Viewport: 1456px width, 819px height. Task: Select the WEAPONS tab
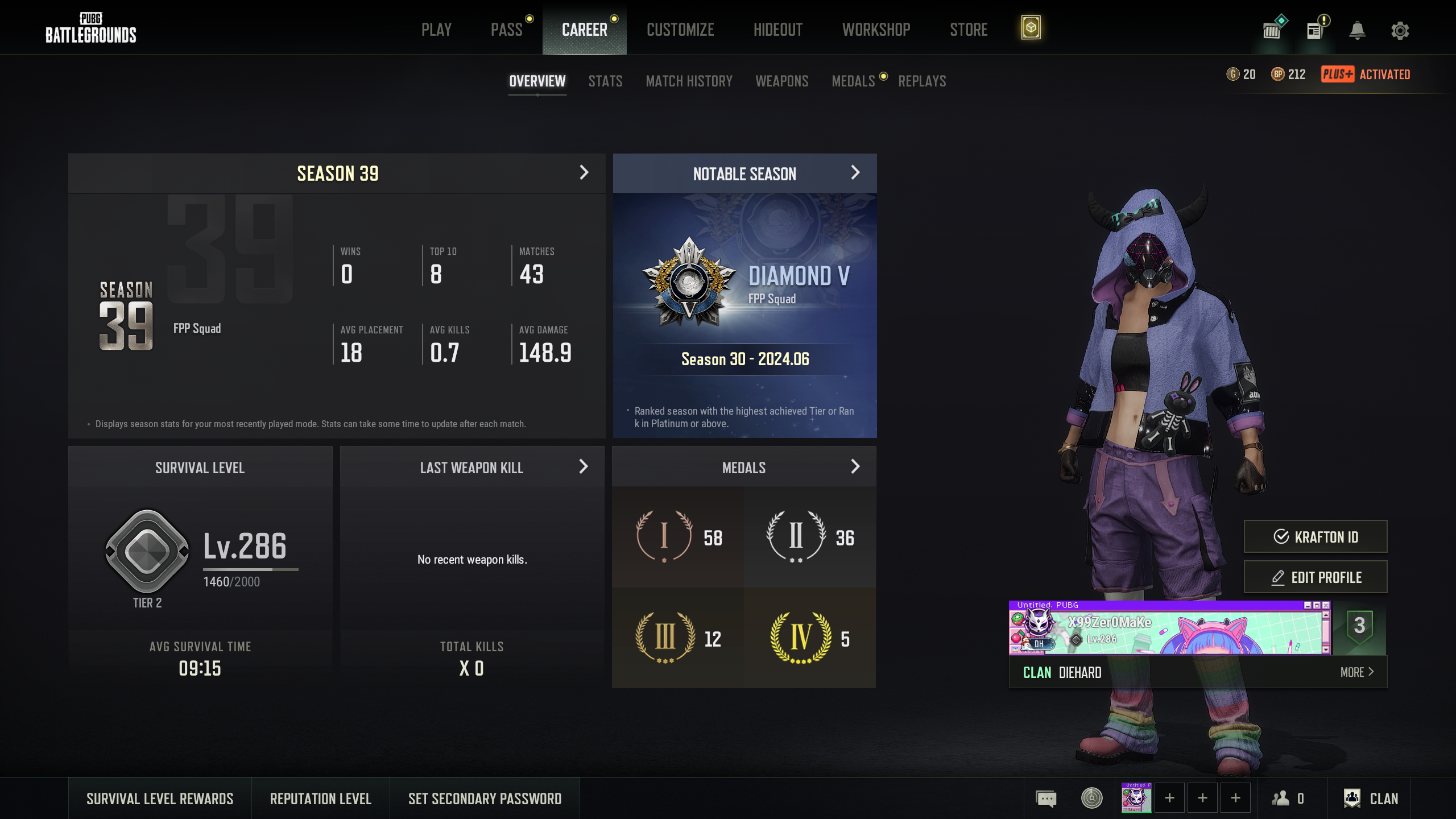click(781, 81)
